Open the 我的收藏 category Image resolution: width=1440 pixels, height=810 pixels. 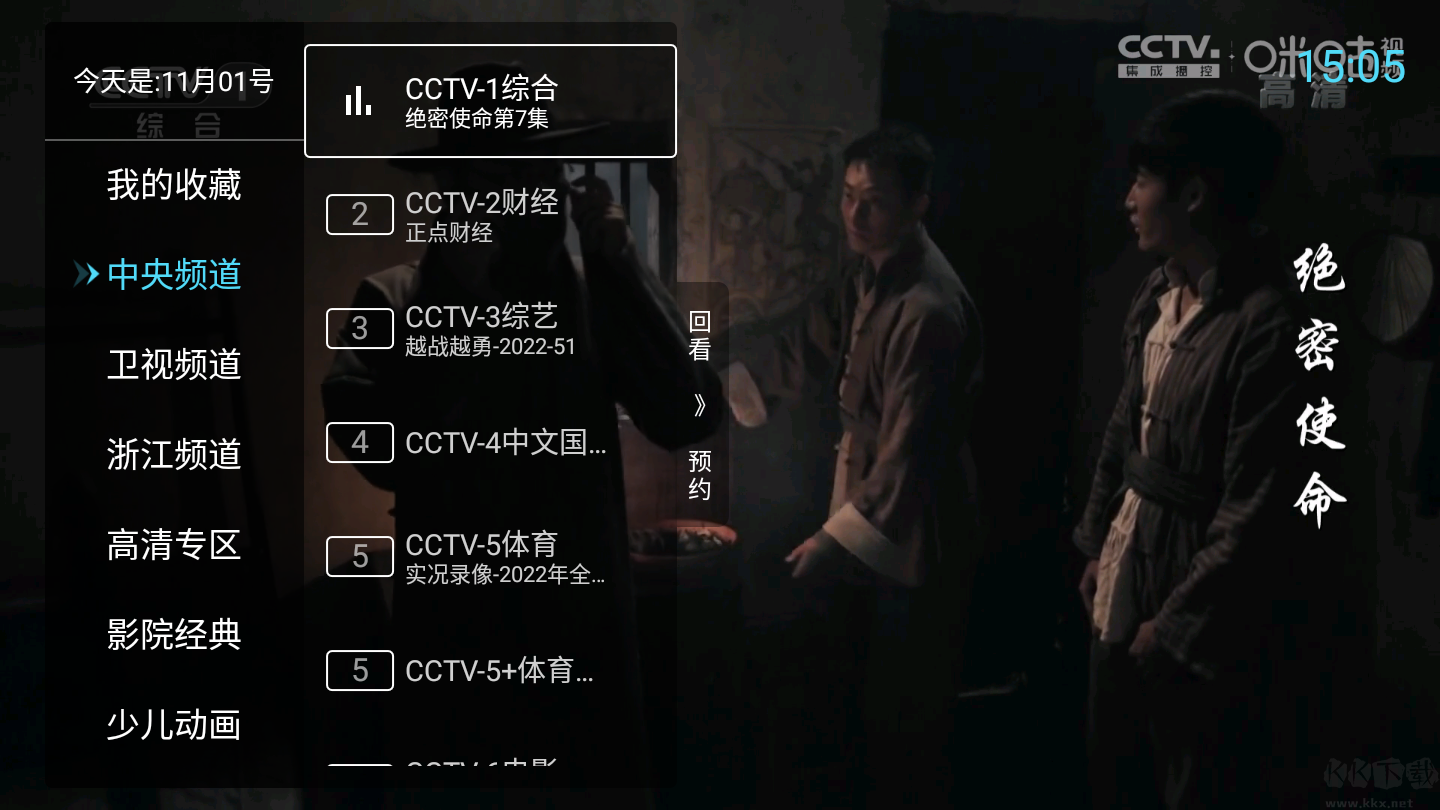pos(173,185)
